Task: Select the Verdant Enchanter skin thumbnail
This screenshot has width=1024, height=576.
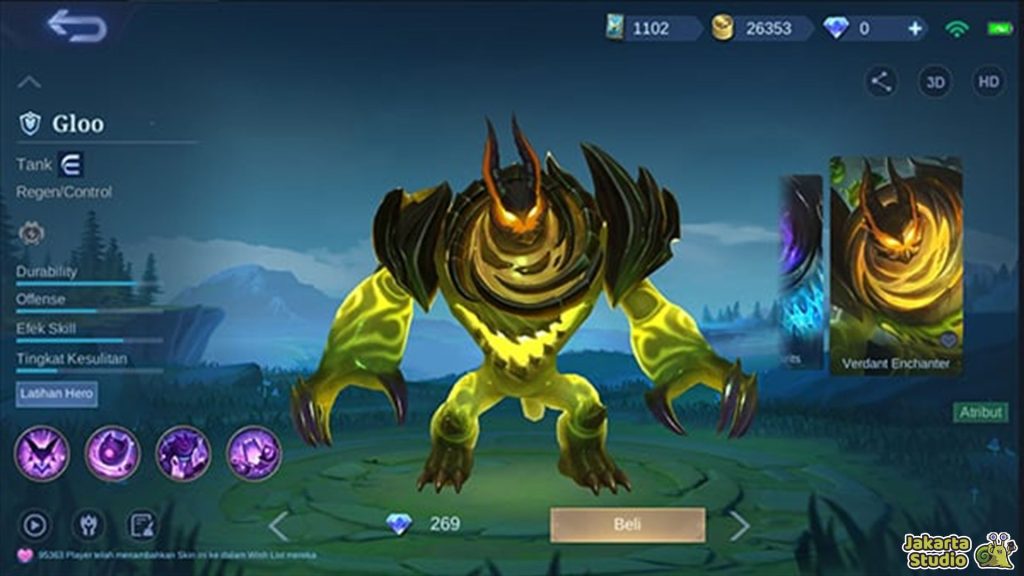Action: [896, 264]
